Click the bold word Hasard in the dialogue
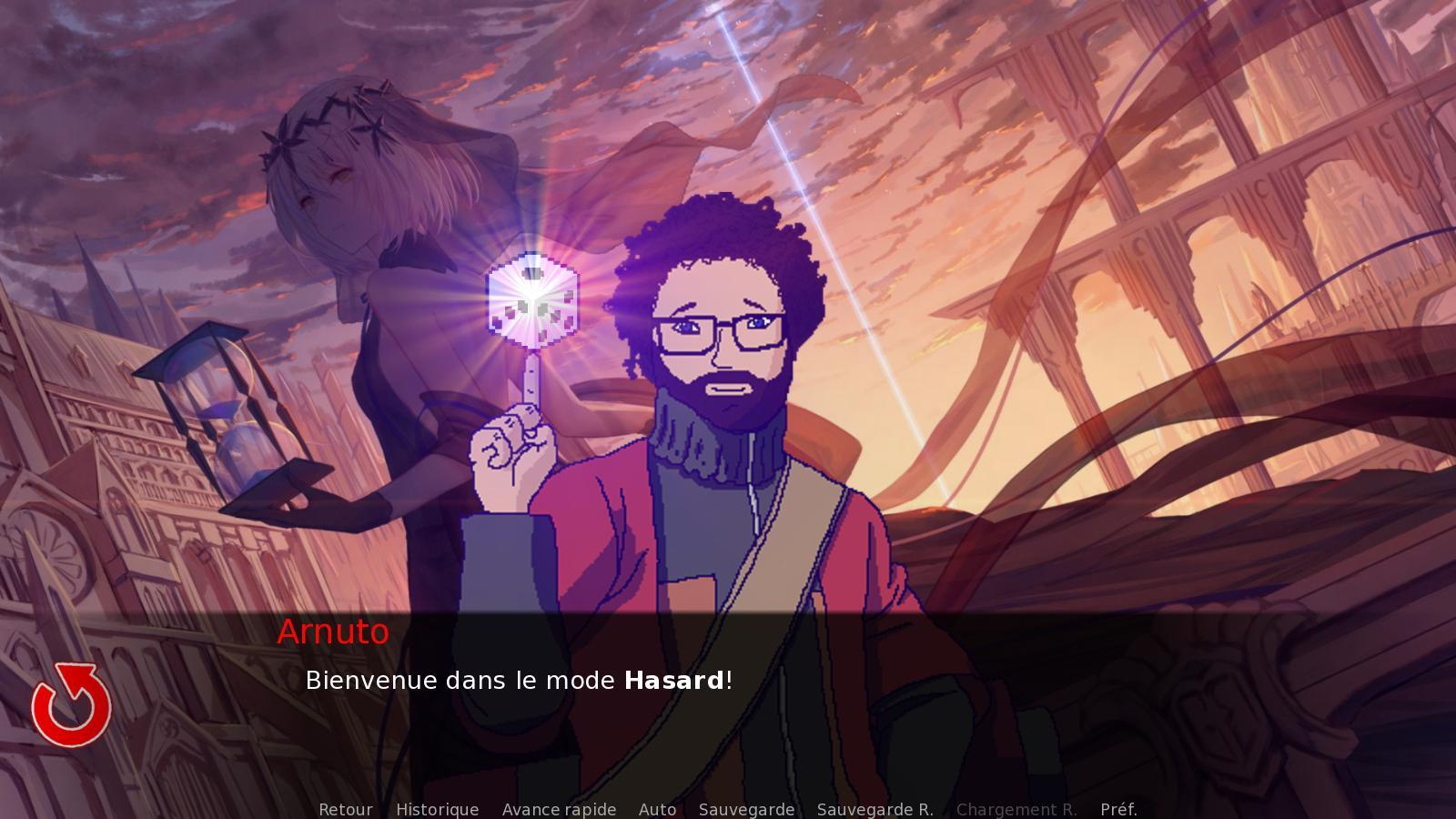The image size is (1456, 819). [x=673, y=679]
